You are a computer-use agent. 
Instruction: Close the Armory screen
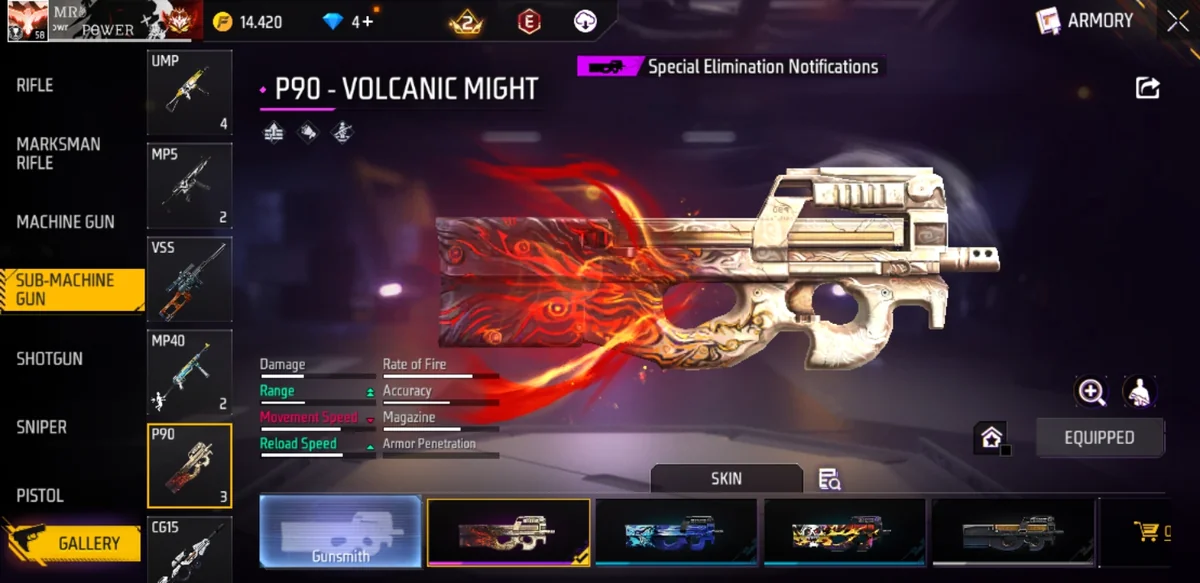[x=1177, y=21]
